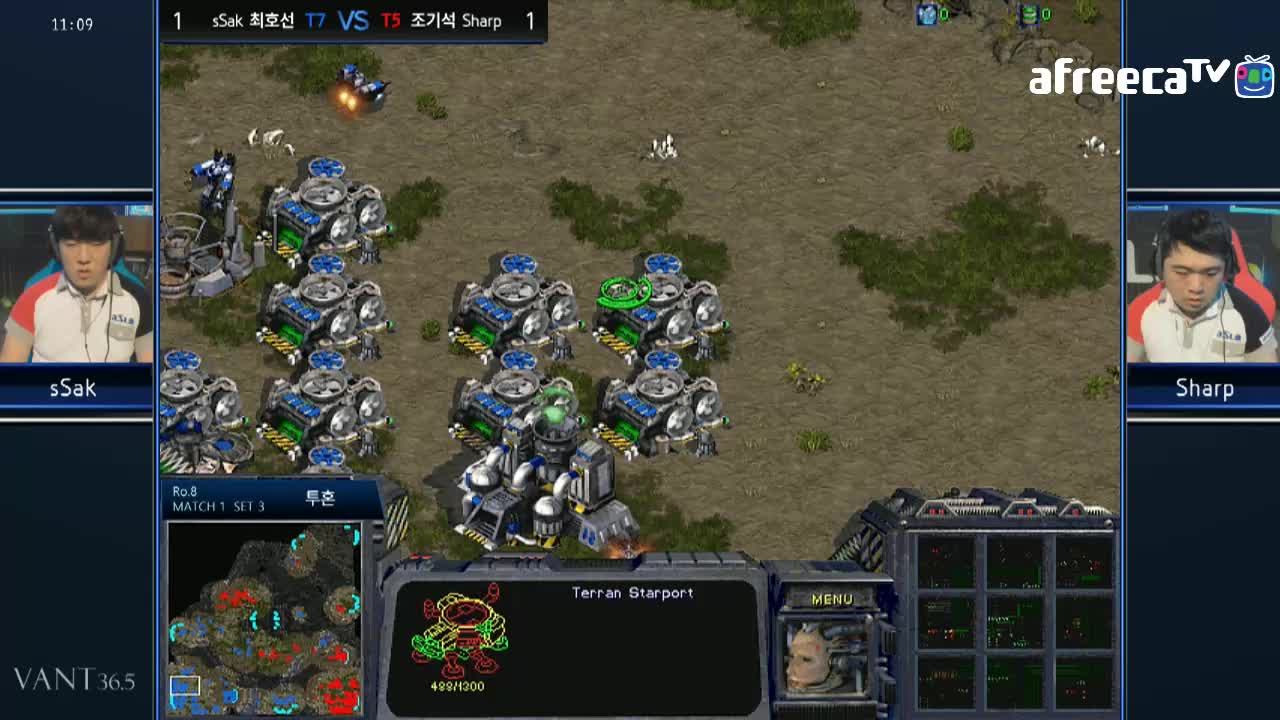
Task: Click the Terran adjutant portrait
Action: point(826,657)
